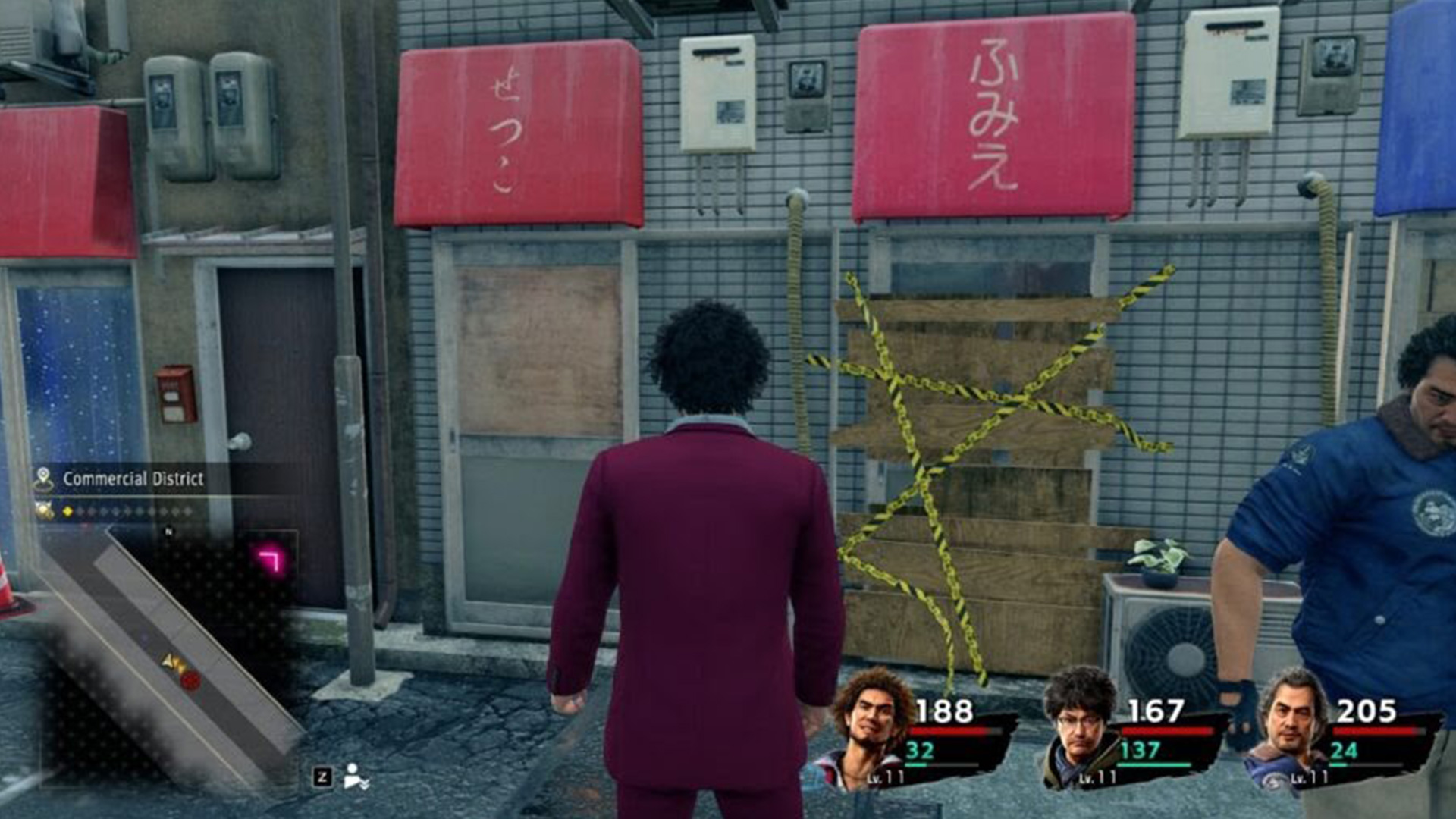This screenshot has width=1456, height=819.
Task: Expand the Commercial District location banner
Action: point(133,479)
